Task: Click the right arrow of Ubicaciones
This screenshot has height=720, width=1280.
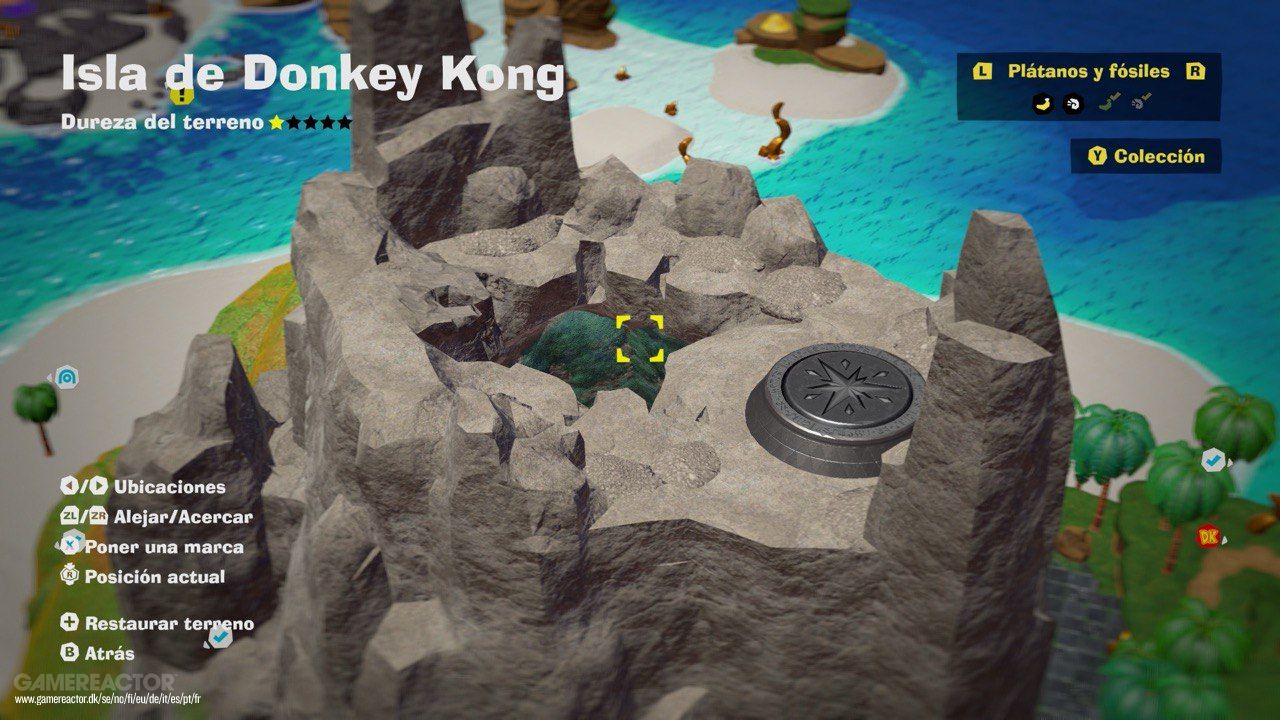Action: pos(98,487)
